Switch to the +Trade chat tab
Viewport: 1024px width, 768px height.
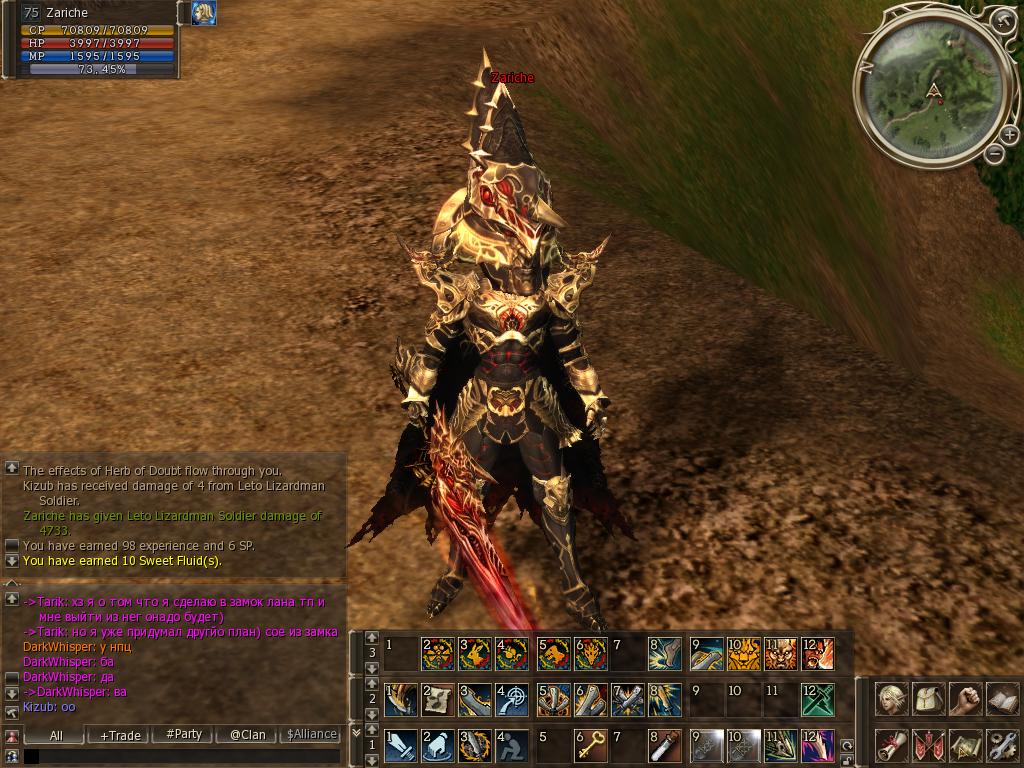coord(121,734)
